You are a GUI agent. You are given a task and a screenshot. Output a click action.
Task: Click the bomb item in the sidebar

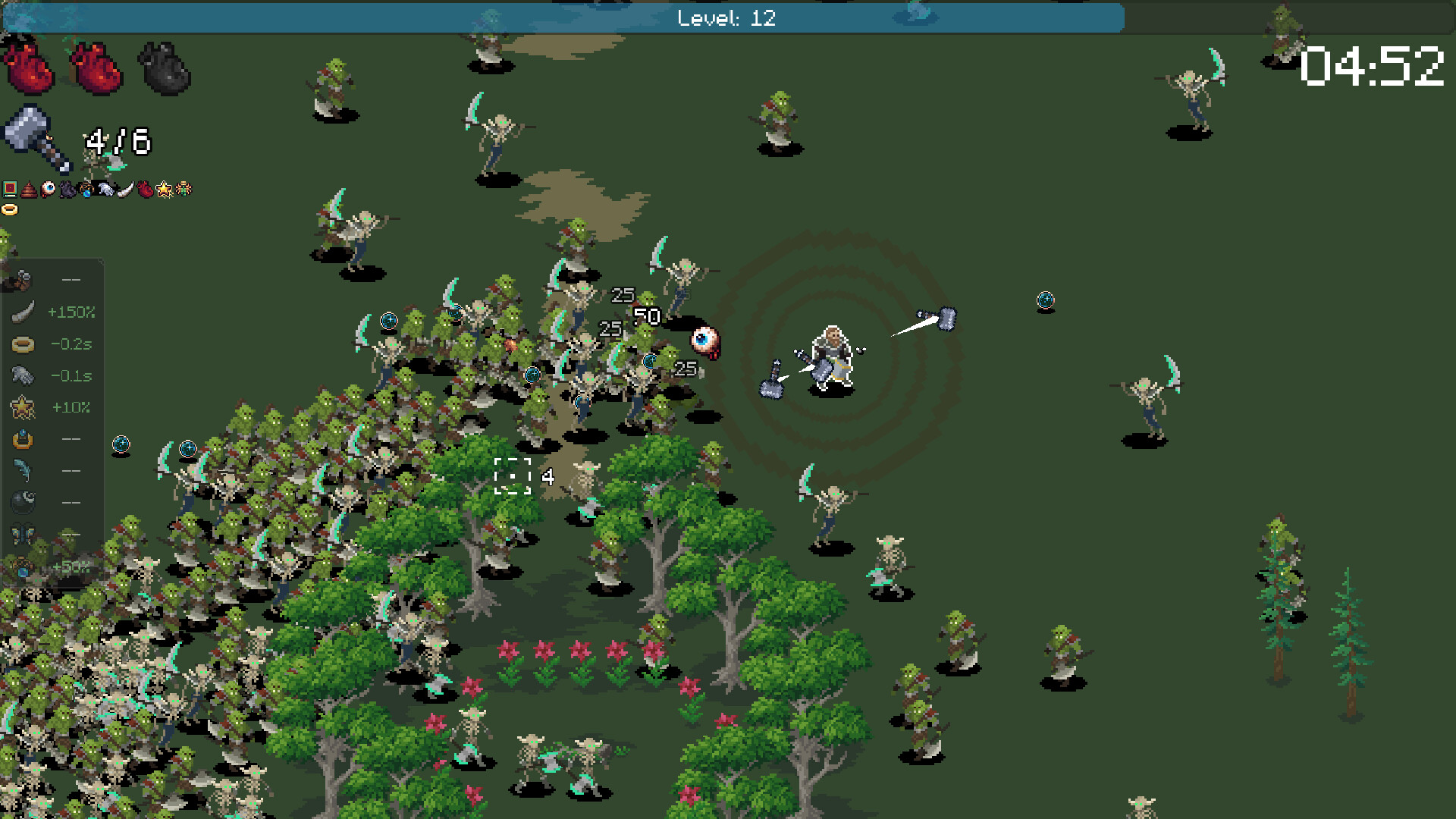coord(21,502)
